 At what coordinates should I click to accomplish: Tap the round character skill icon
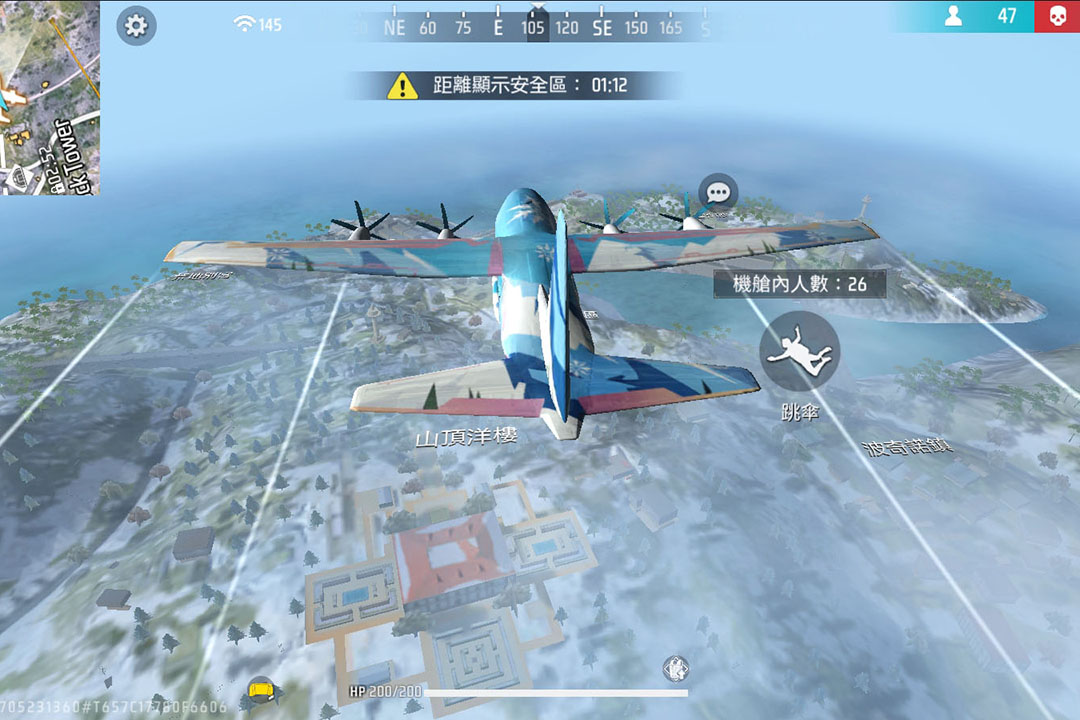pos(676,668)
